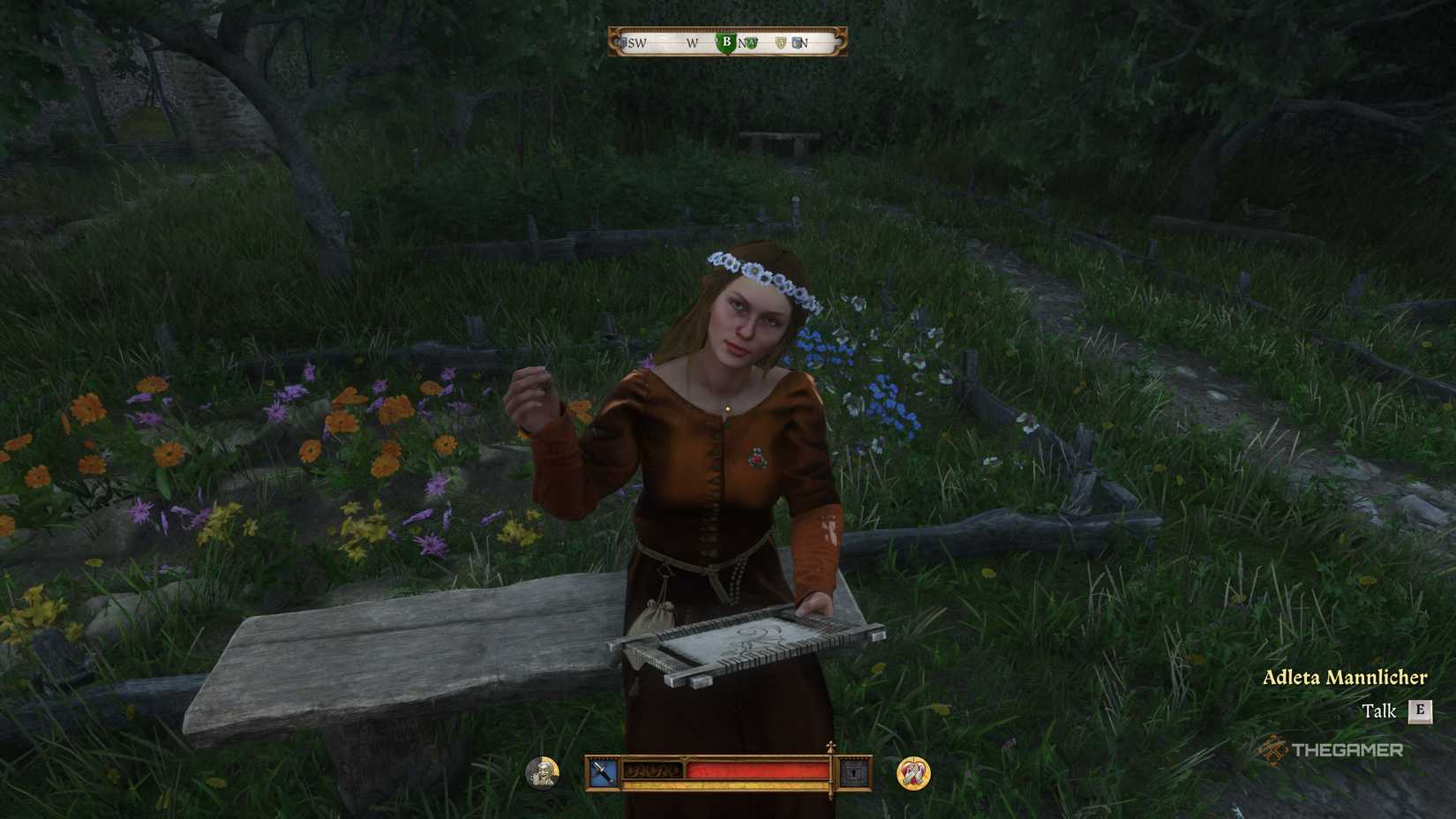
Task: Click the red health bar
Action: [758, 771]
